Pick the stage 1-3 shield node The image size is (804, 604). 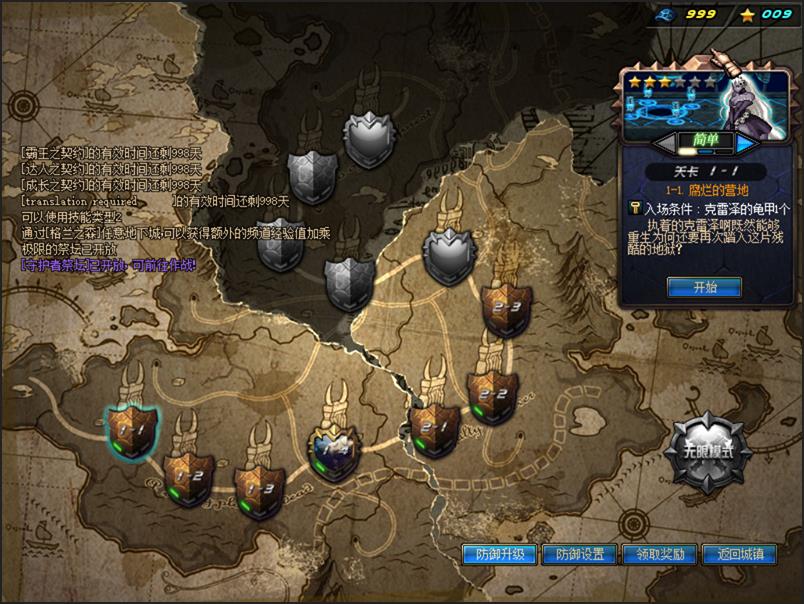[x=259, y=490]
